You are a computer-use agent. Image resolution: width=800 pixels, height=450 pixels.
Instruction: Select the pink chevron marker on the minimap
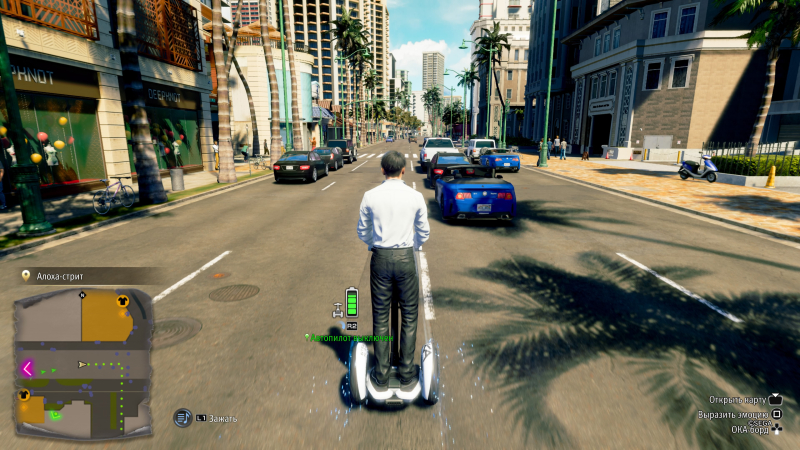[27, 368]
